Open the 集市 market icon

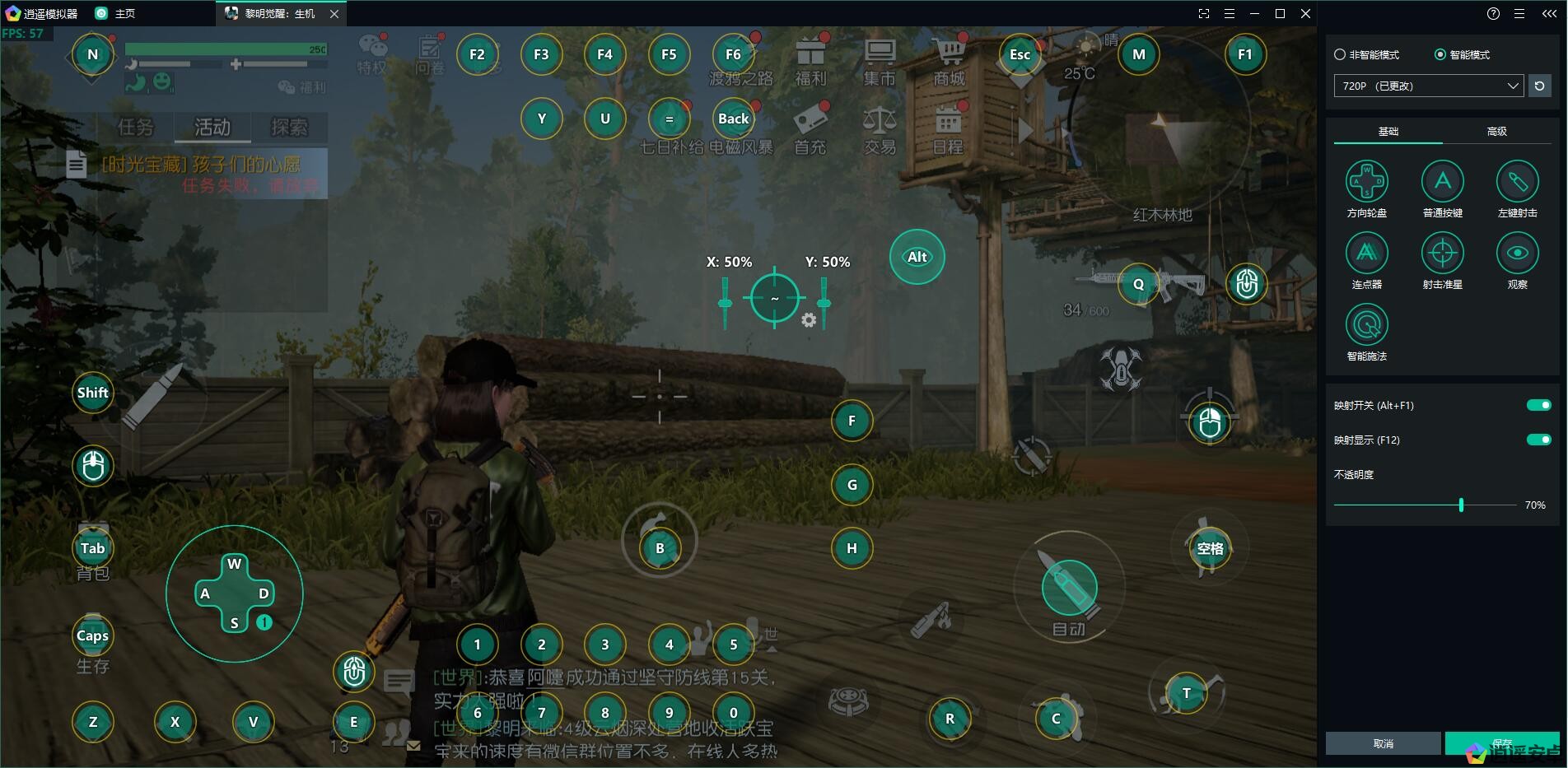pos(880,62)
